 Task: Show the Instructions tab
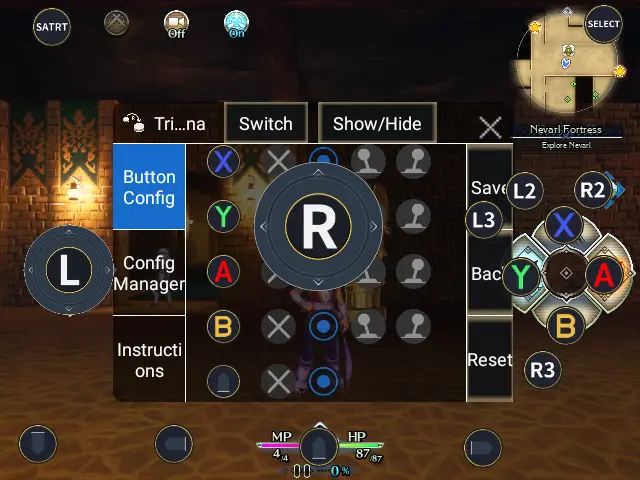tap(149, 360)
